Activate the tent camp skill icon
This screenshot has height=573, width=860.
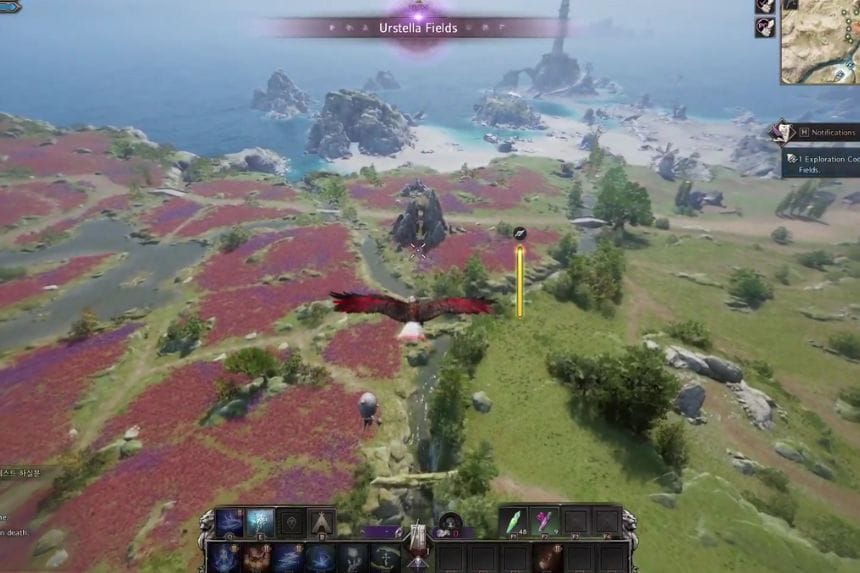point(321,522)
